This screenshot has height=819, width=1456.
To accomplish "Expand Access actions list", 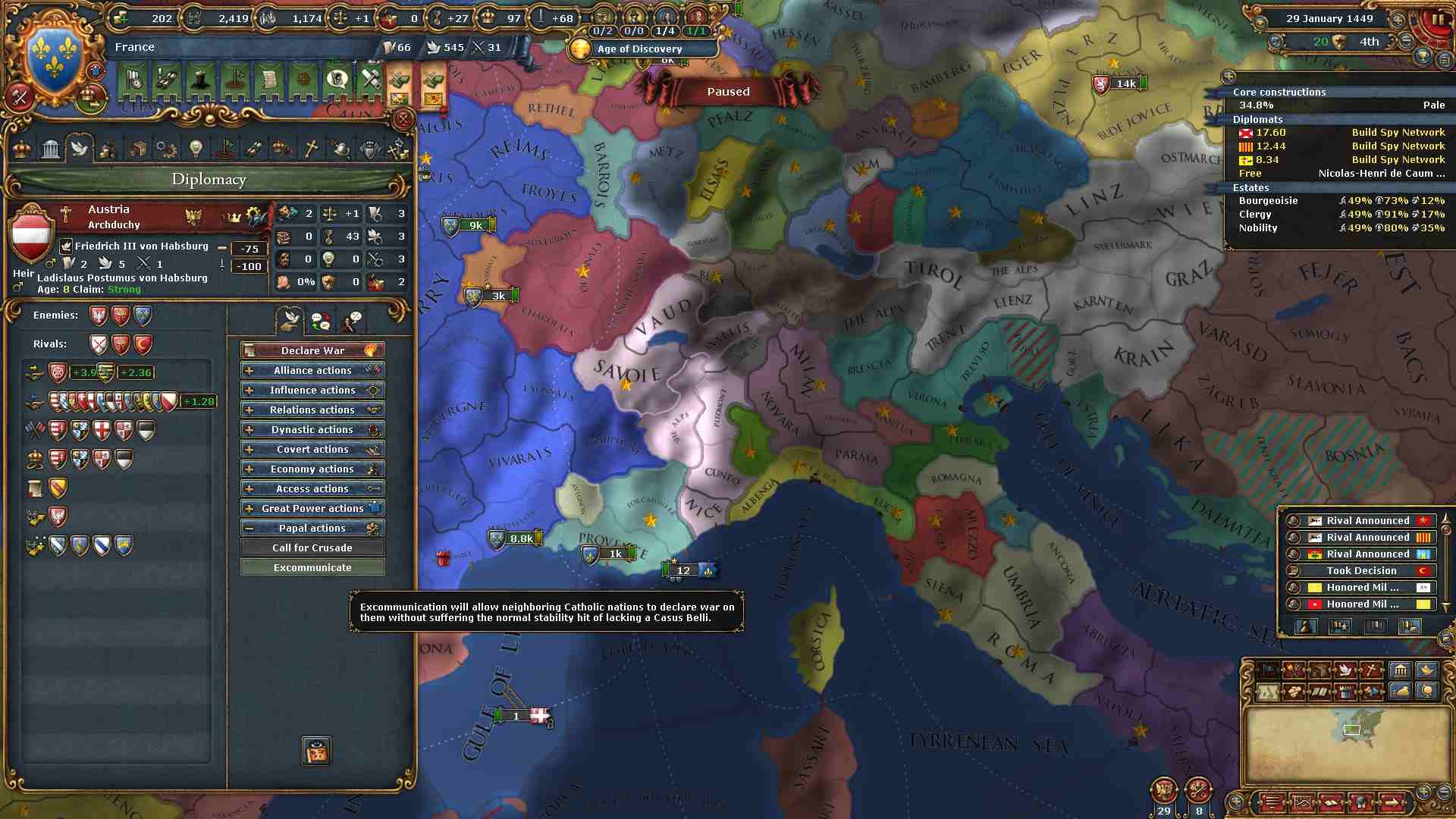I will click(312, 488).
